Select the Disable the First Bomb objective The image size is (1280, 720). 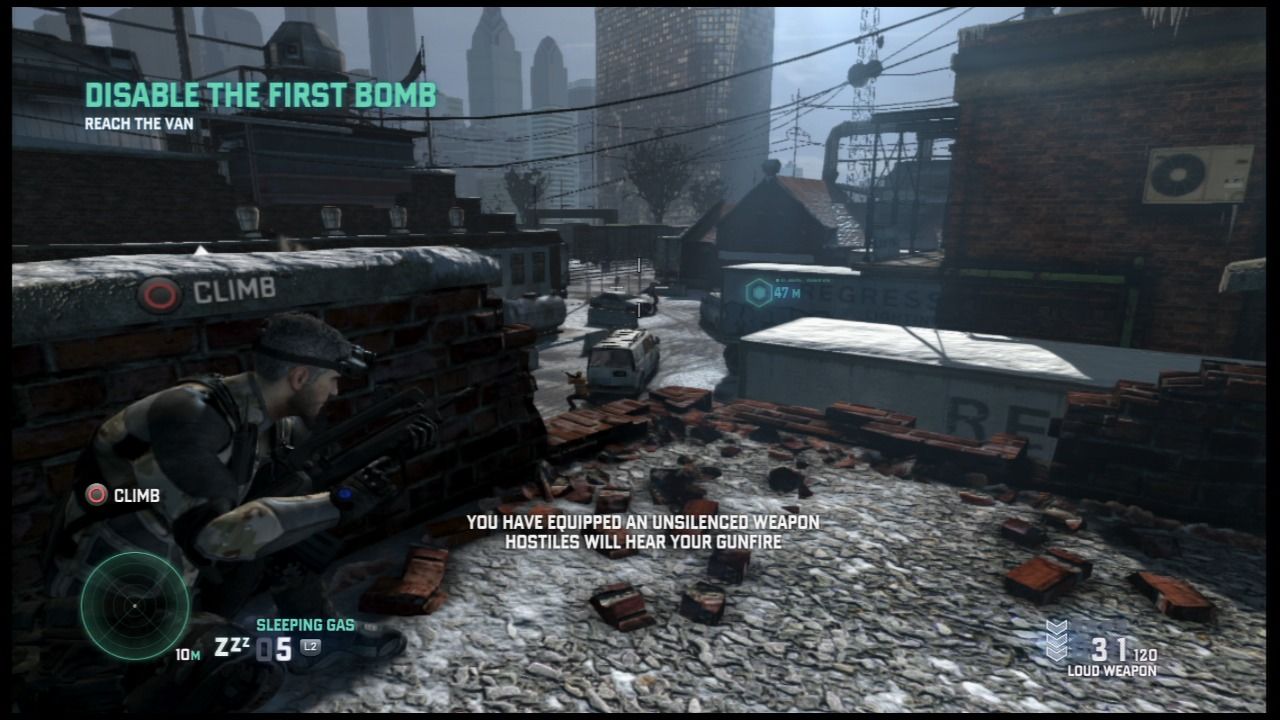(260, 95)
